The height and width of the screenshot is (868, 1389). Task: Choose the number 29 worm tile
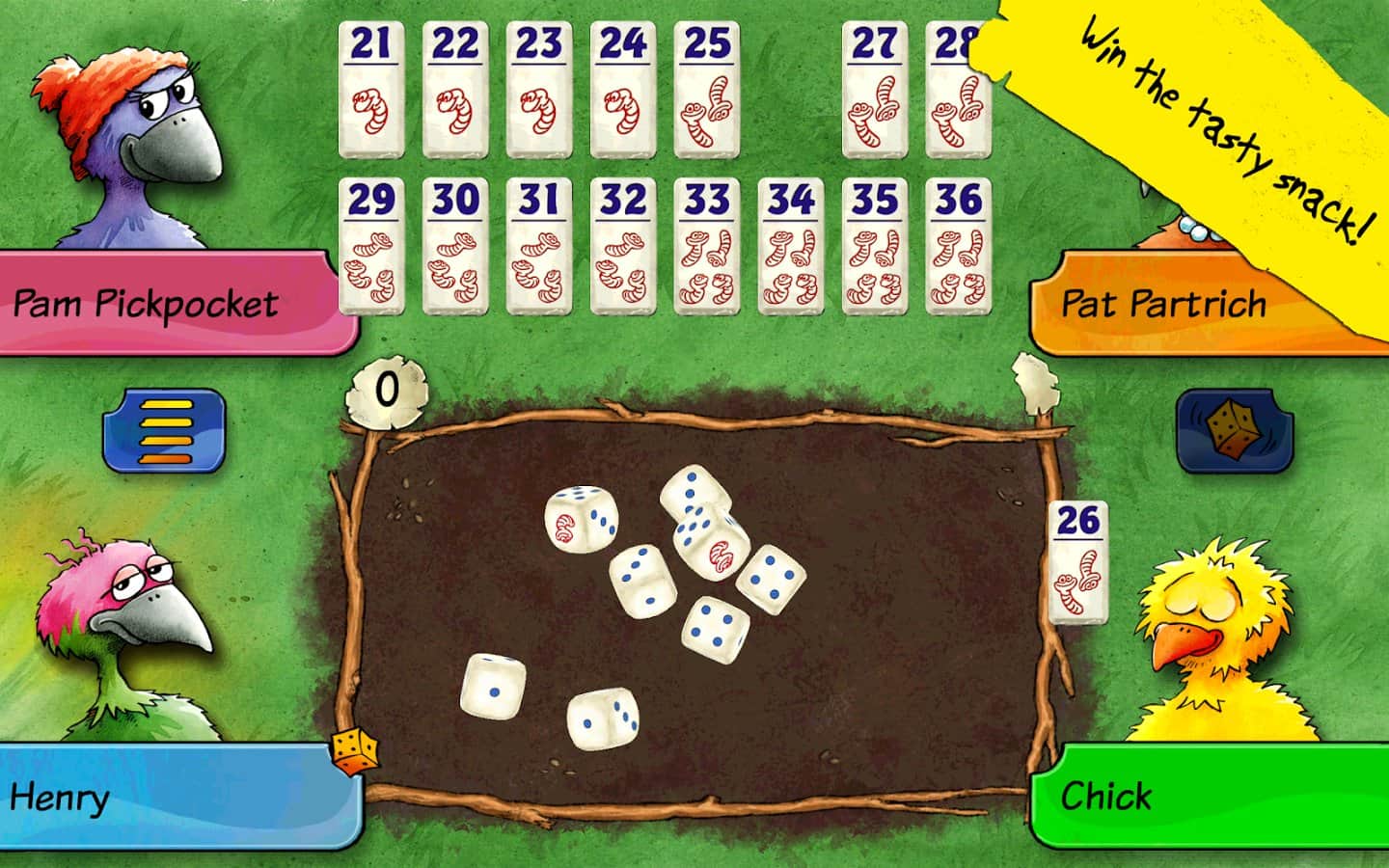pyautogui.click(x=371, y=246)
